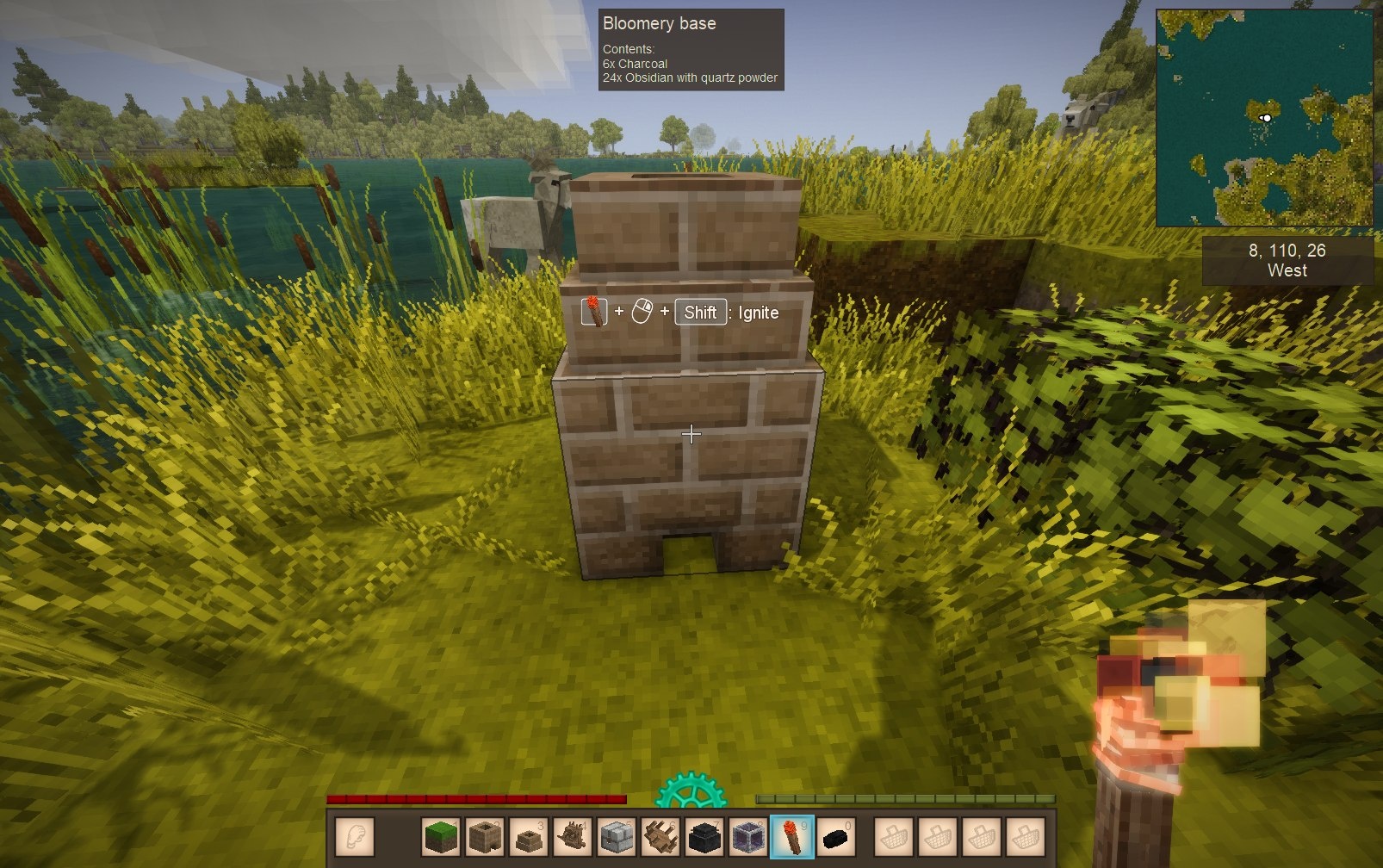This screenshot has width=1383, height=868.
Task: Select the grass block hotbar slot
Action: [x=442, y=836]
